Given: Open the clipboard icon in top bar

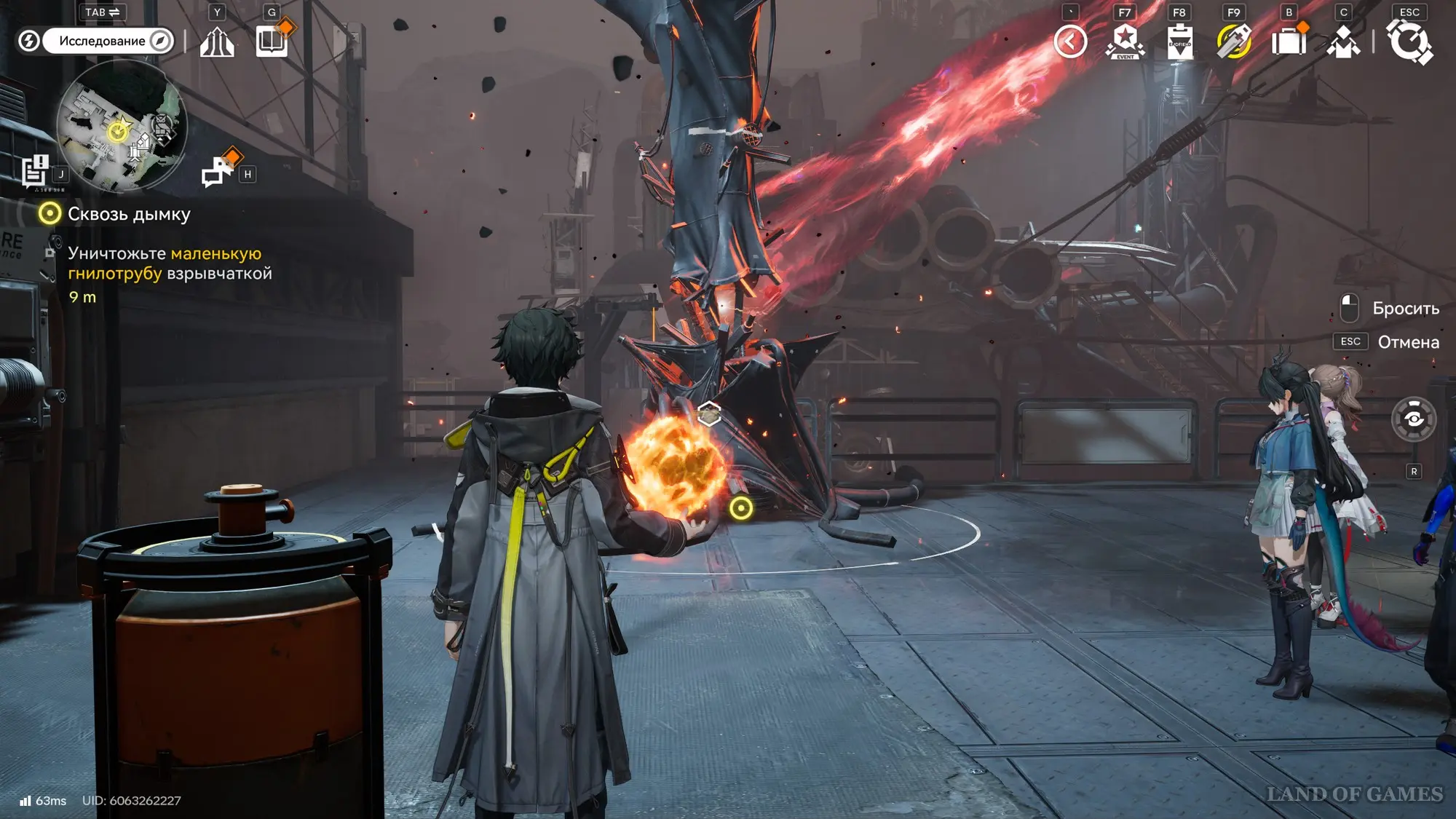Looking at the screenshot, I should tap(1179, 41).
